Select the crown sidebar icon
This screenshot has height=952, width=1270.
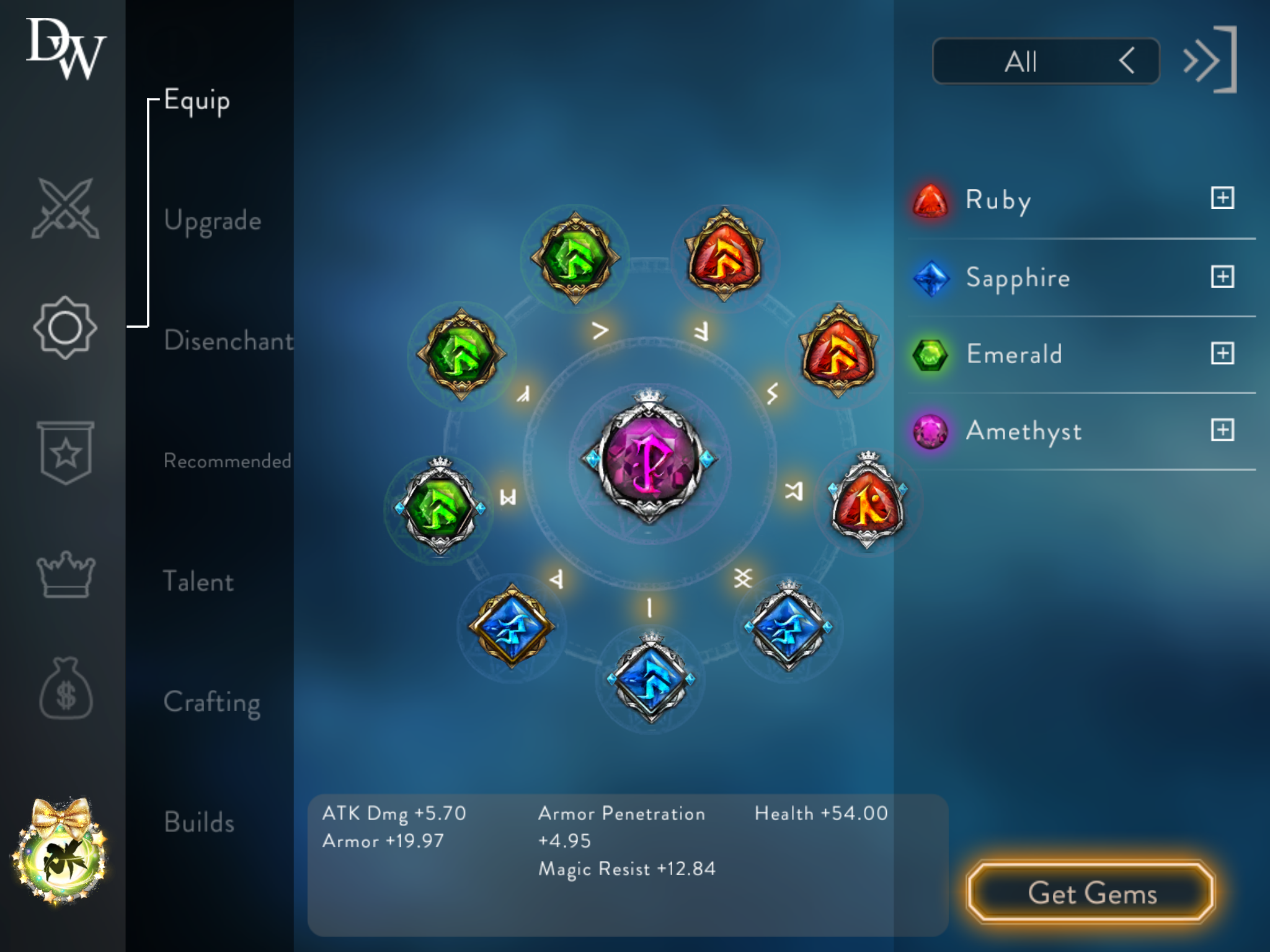pos(65,574)
